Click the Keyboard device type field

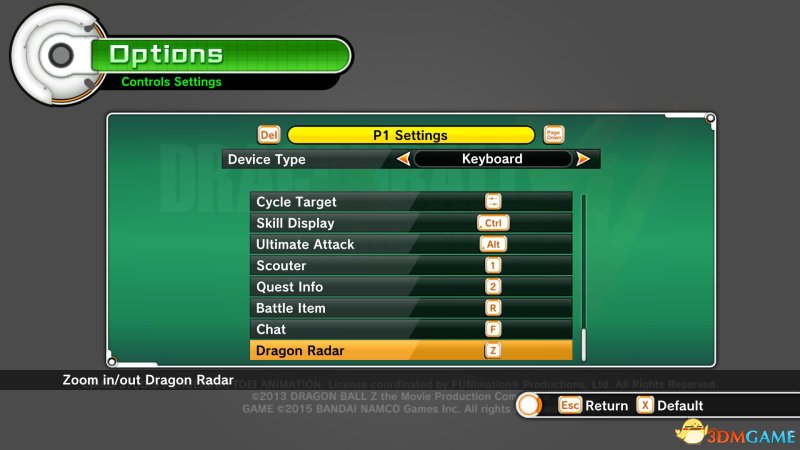(492, 159)
